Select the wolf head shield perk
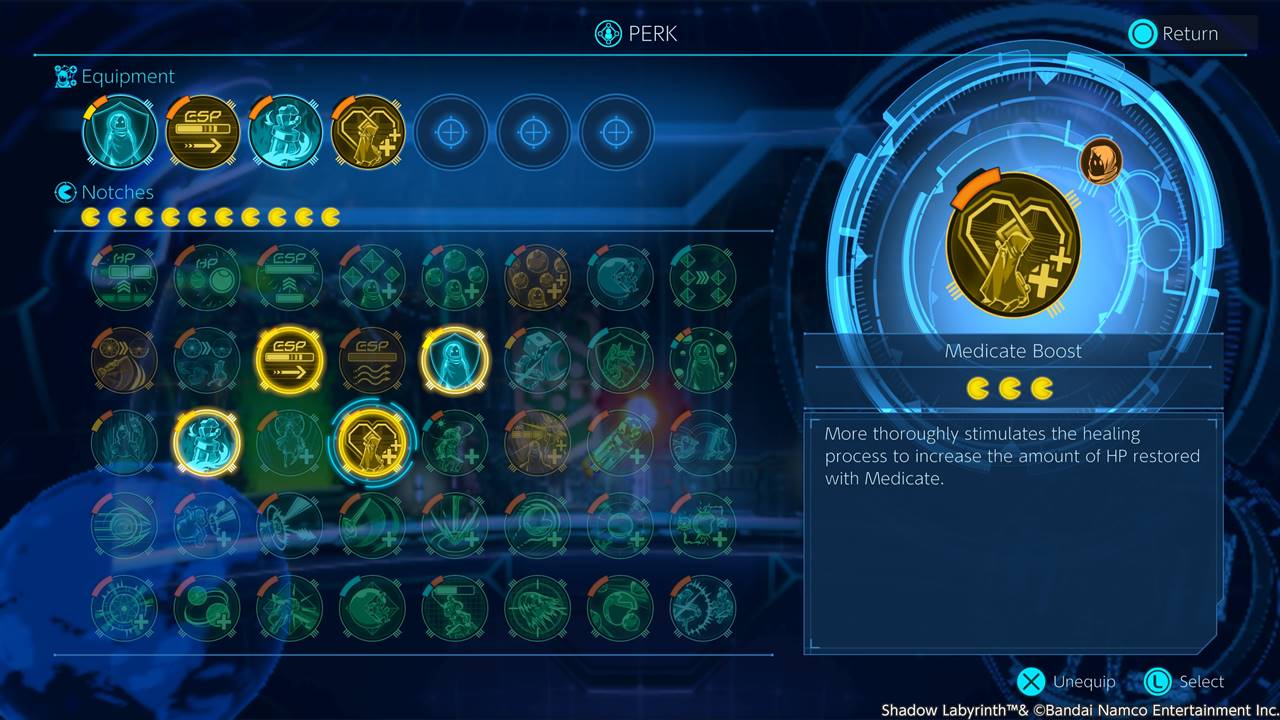The width and height of the screenshot is (1280, 720). (620, 360)
